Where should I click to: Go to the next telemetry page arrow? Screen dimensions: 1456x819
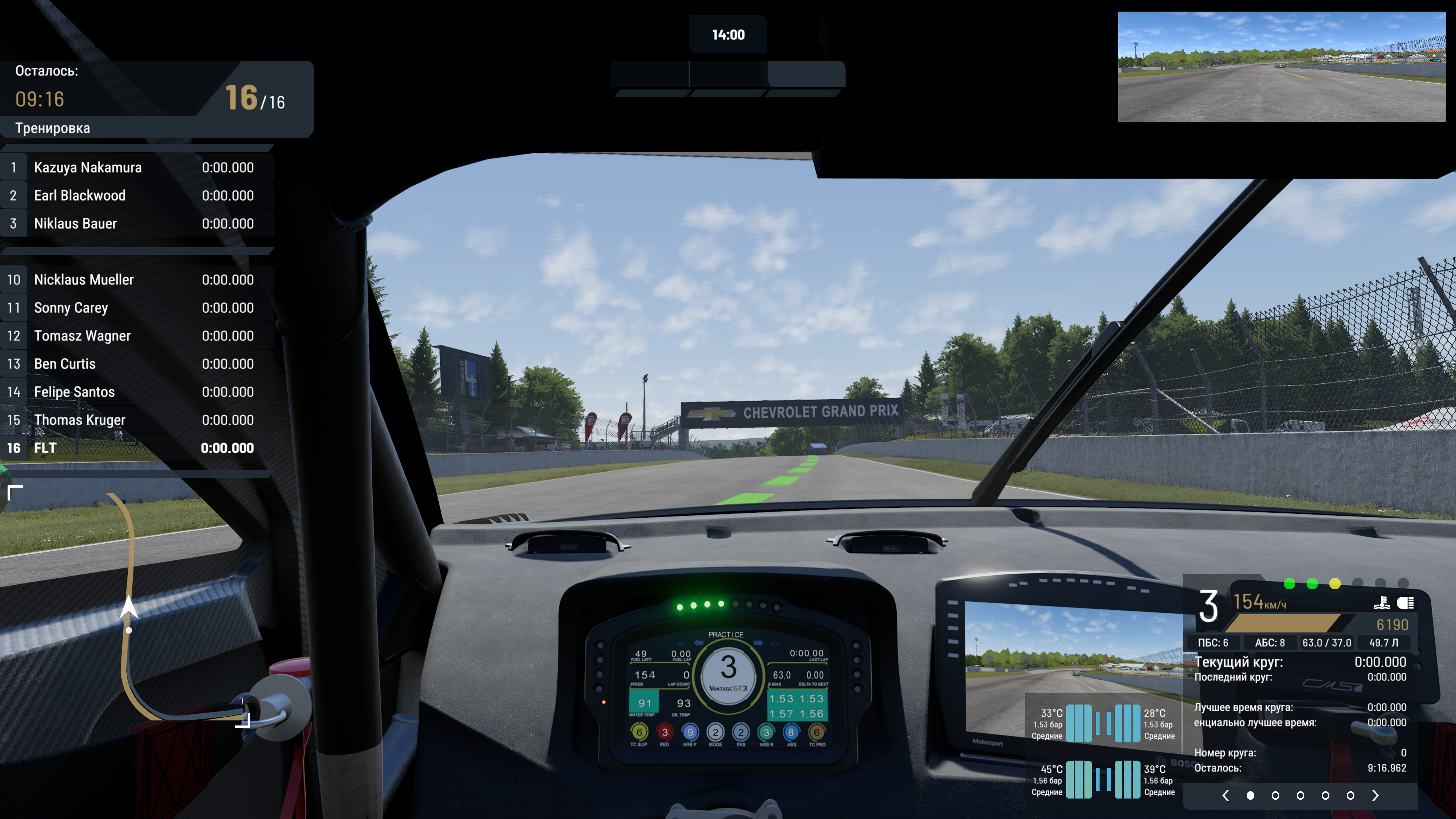[1375, 795]
